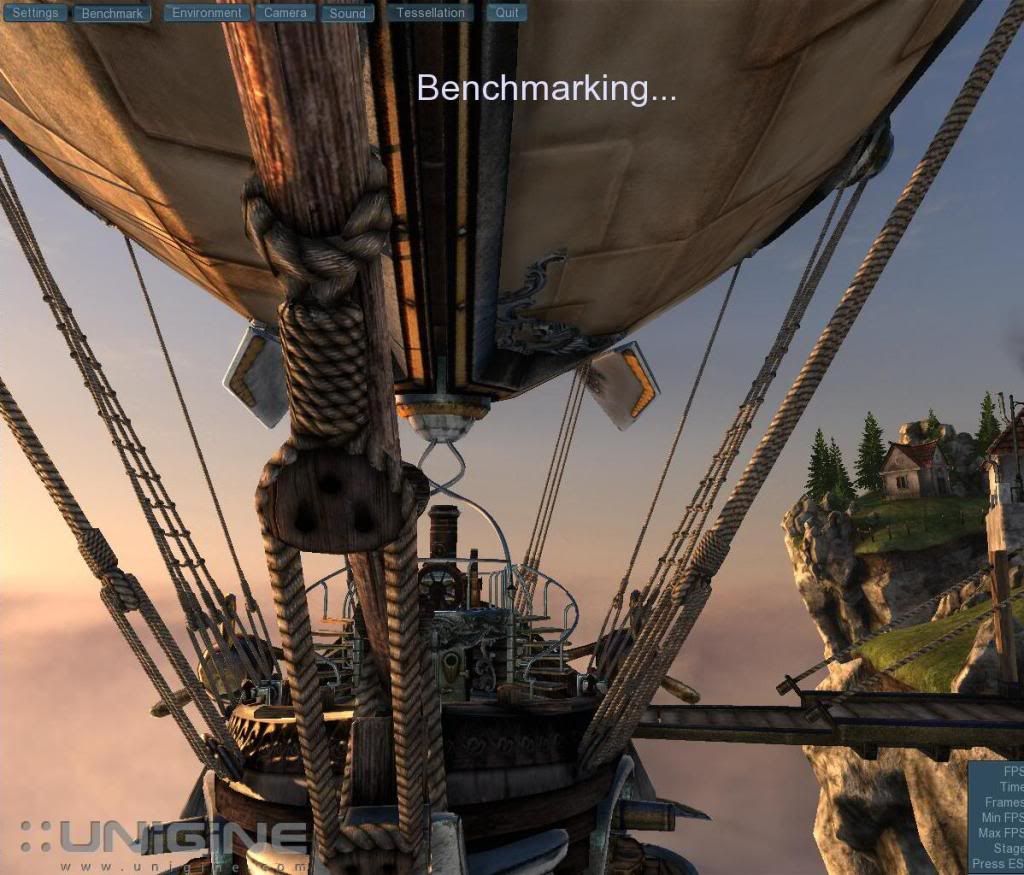Open the Settings menu
The width and height of the screenshot is (1024, 875).
[x=35, y=13]
